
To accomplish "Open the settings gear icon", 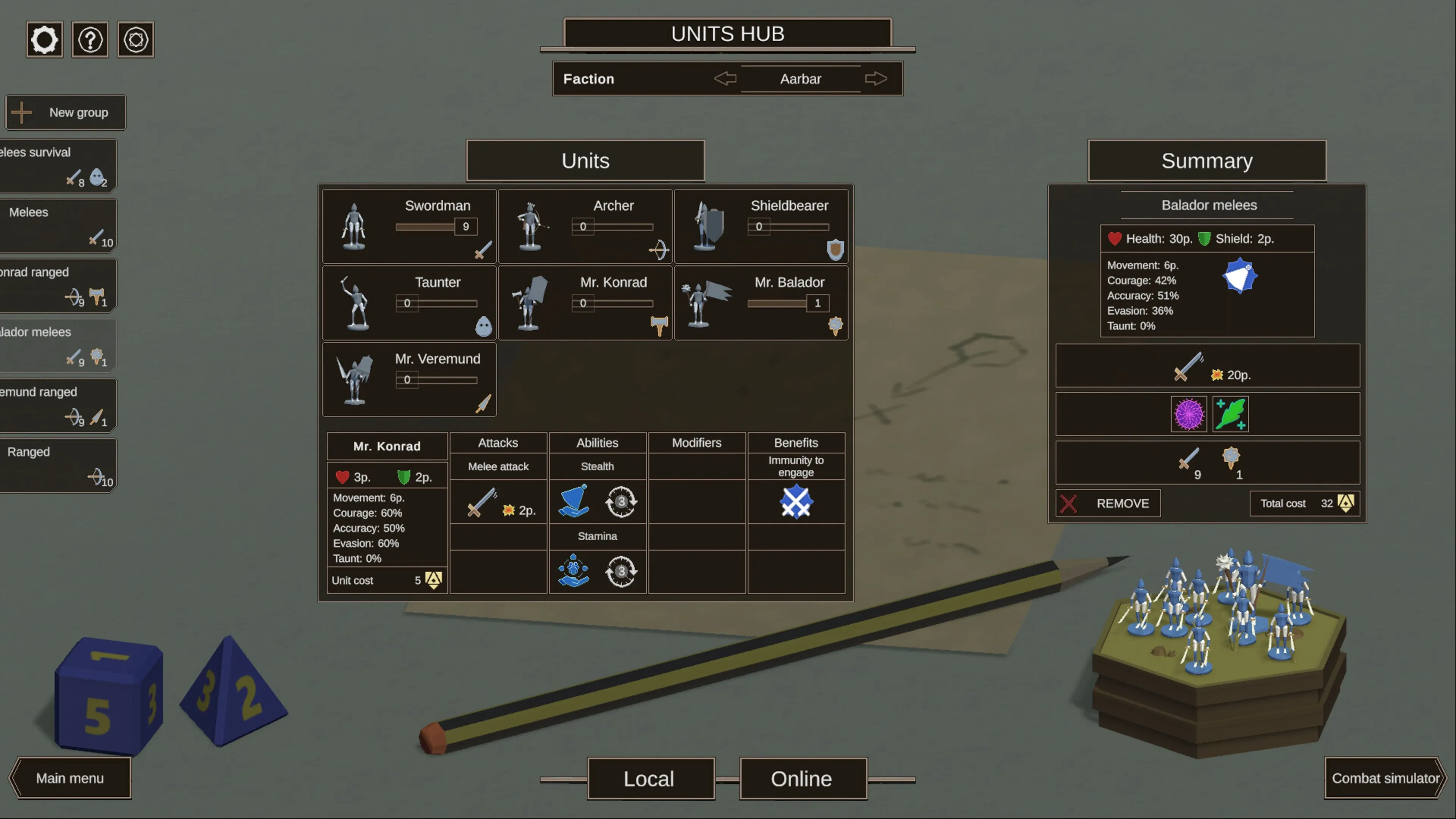I will coord(44,39).
